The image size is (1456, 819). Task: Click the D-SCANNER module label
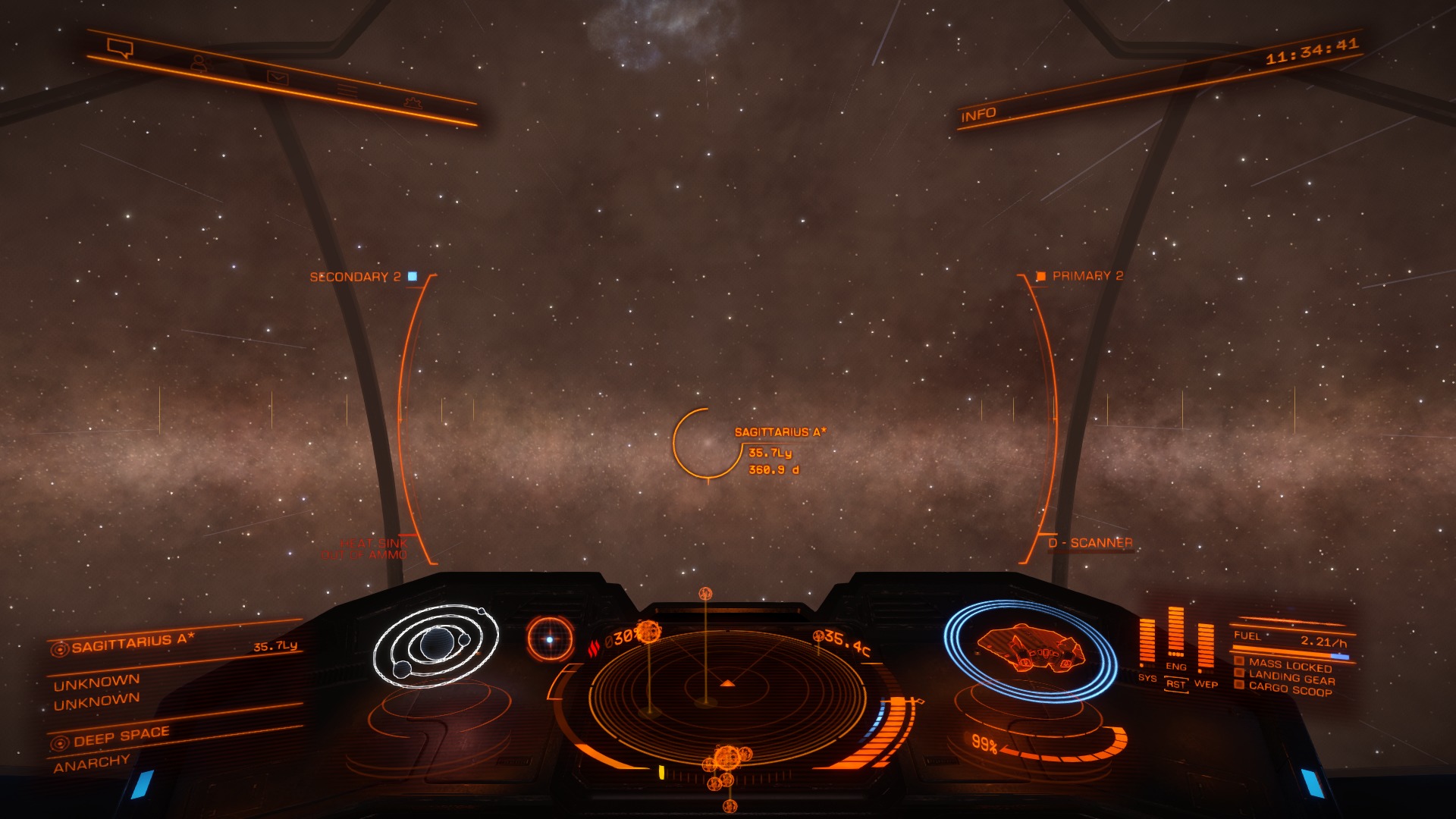(x=1090, y=542)
